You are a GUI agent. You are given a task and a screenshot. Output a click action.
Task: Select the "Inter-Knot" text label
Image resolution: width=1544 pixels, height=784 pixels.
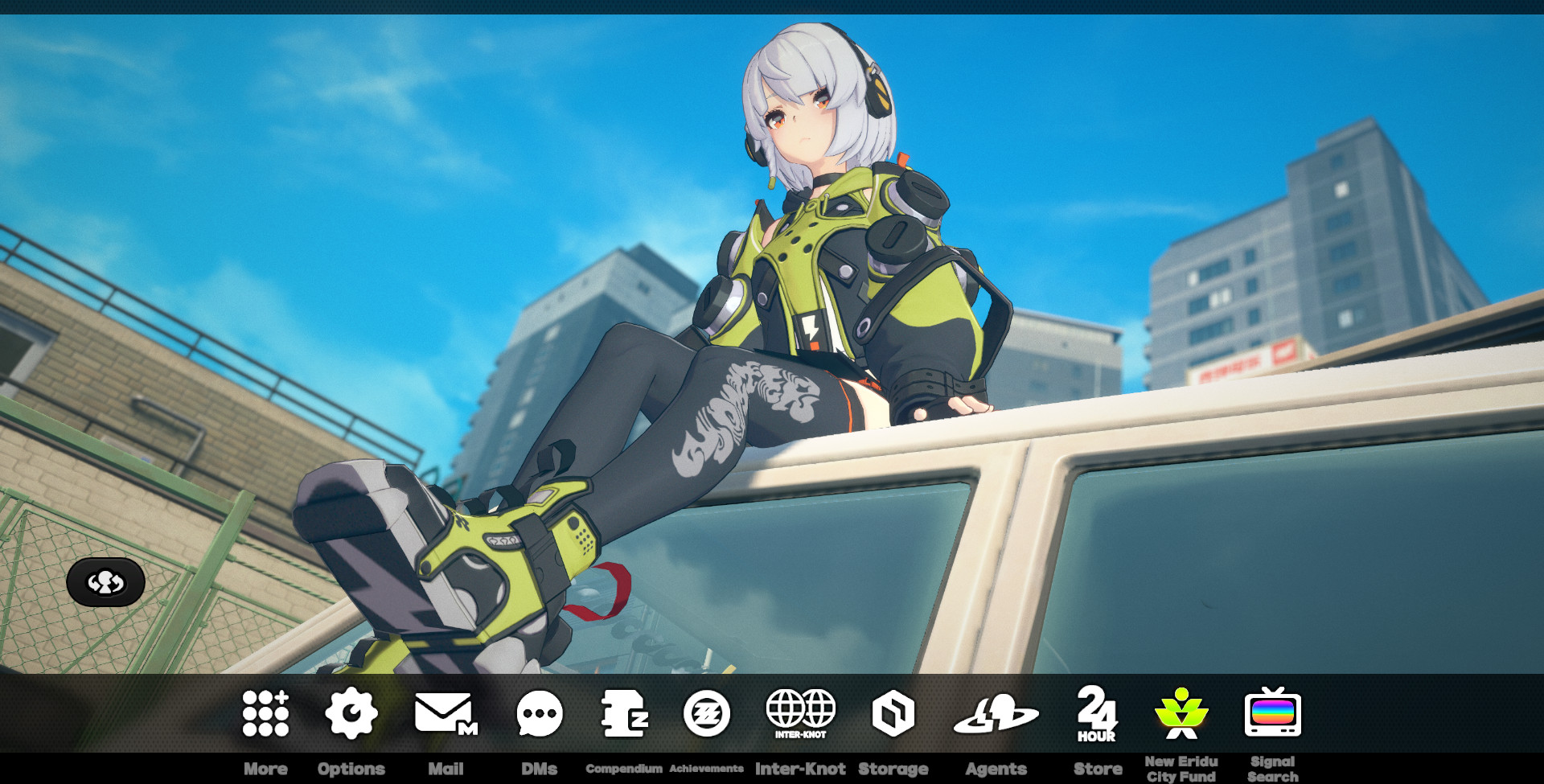click(x=800, y=769)
